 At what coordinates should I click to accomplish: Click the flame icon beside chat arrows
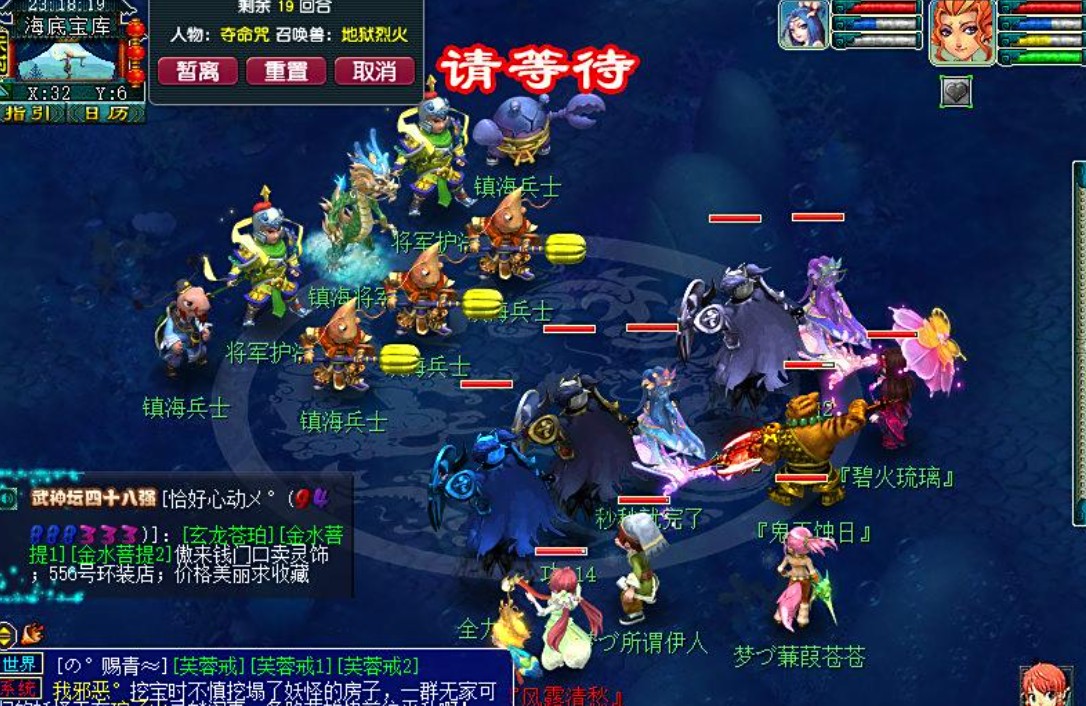tap(33, 632)
